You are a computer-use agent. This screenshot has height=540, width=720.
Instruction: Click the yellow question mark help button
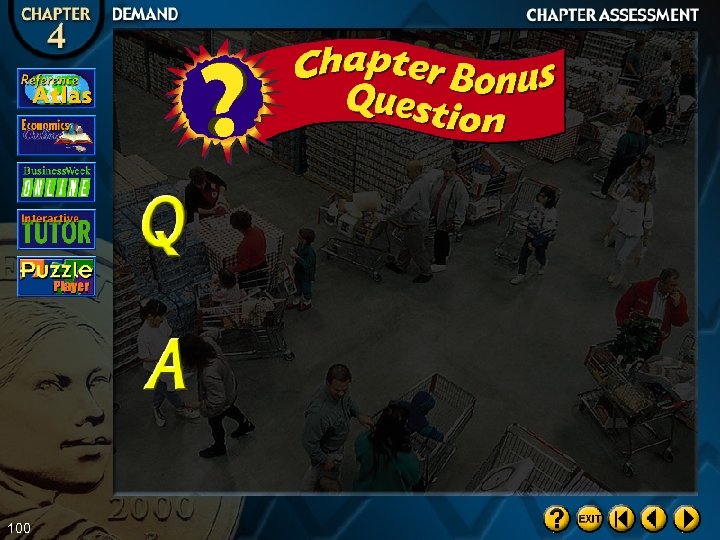(x=557, y=518)
